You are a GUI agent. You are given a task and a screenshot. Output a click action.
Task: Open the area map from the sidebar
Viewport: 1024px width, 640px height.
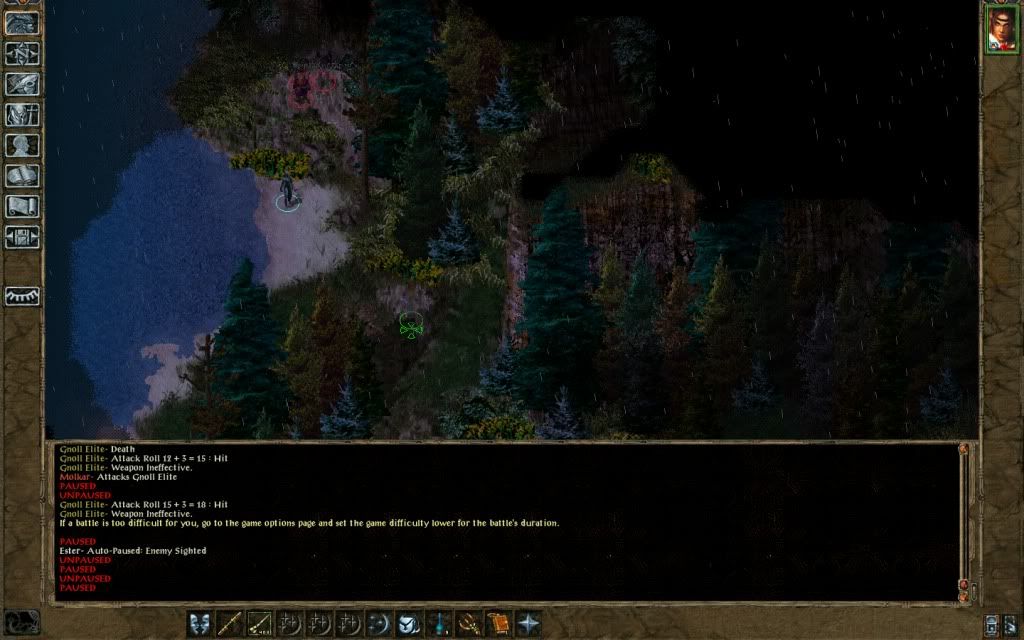tap(22, 54)
